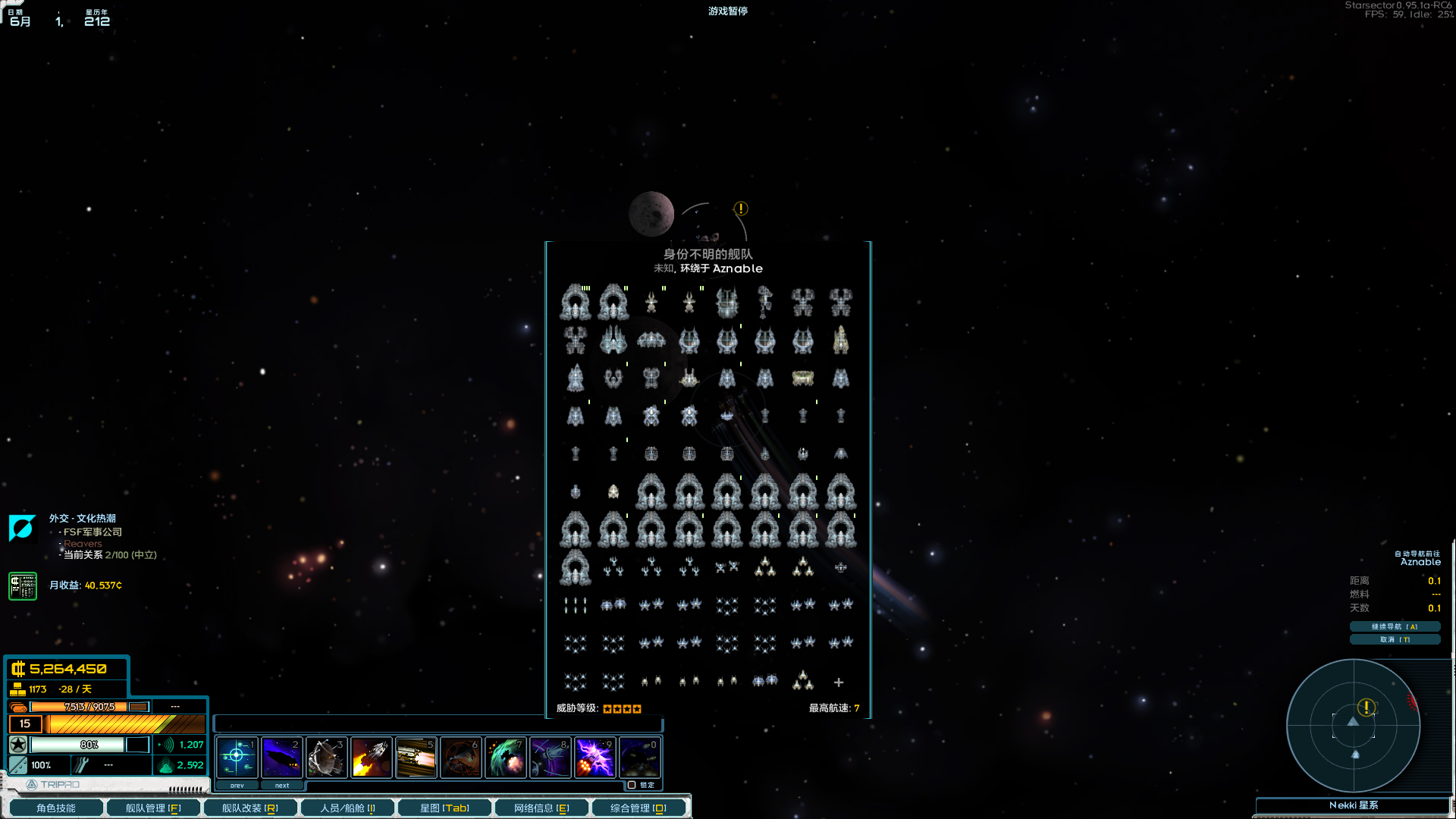This screenshot has width=1456, height=819.
Task: Open 舰队管理 fleet management
Action: coord(152,808)
